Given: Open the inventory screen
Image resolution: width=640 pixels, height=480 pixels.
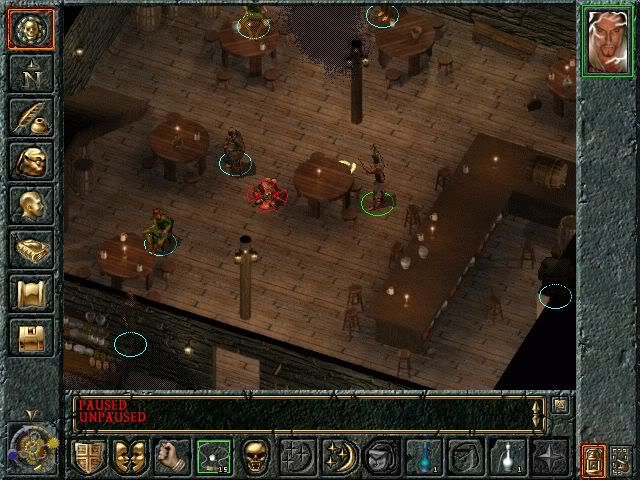Looking at the screenshot, I should tap(30, 161).
